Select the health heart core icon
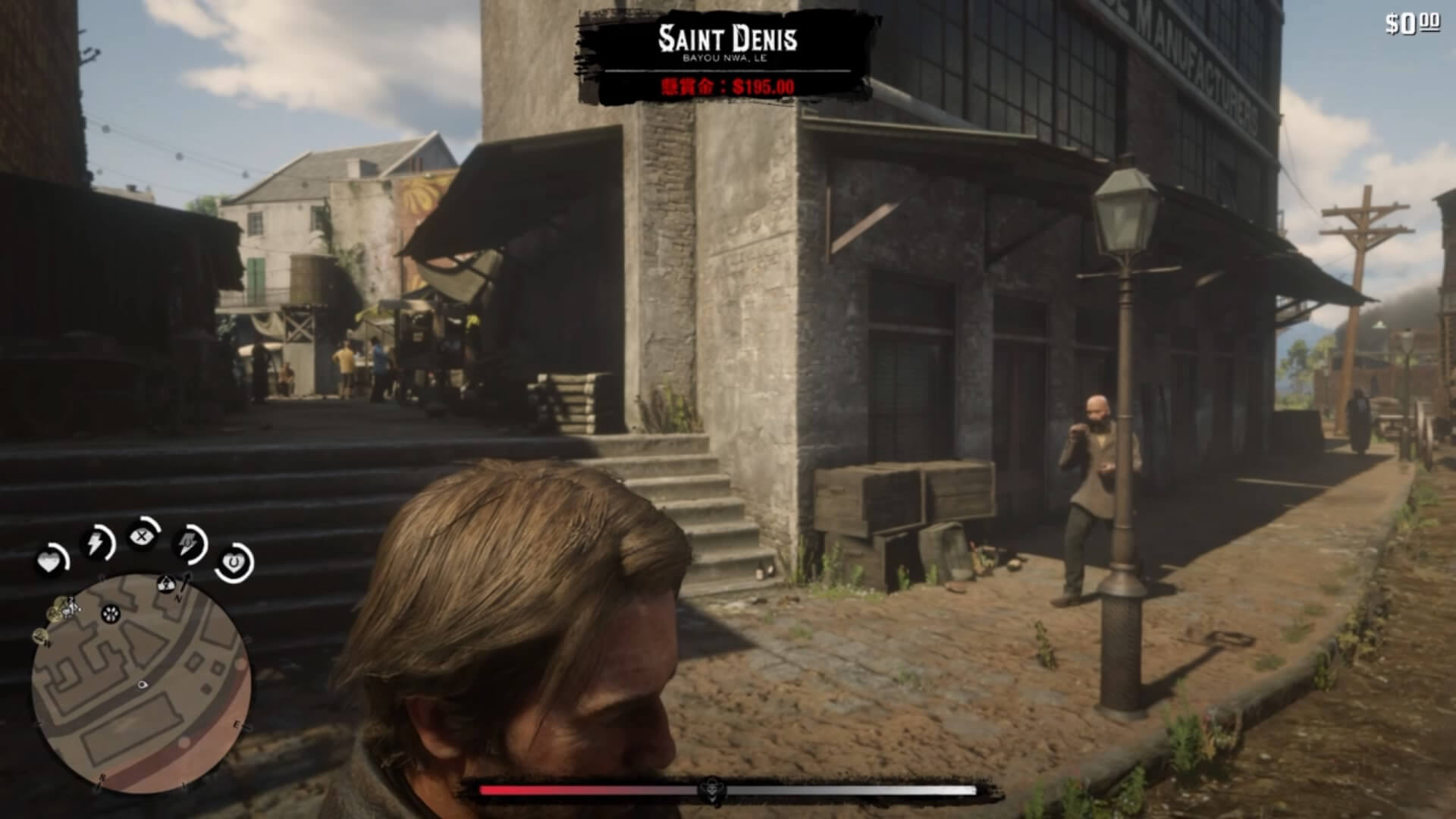This screenshot has width=1456, height=819. 50,562
